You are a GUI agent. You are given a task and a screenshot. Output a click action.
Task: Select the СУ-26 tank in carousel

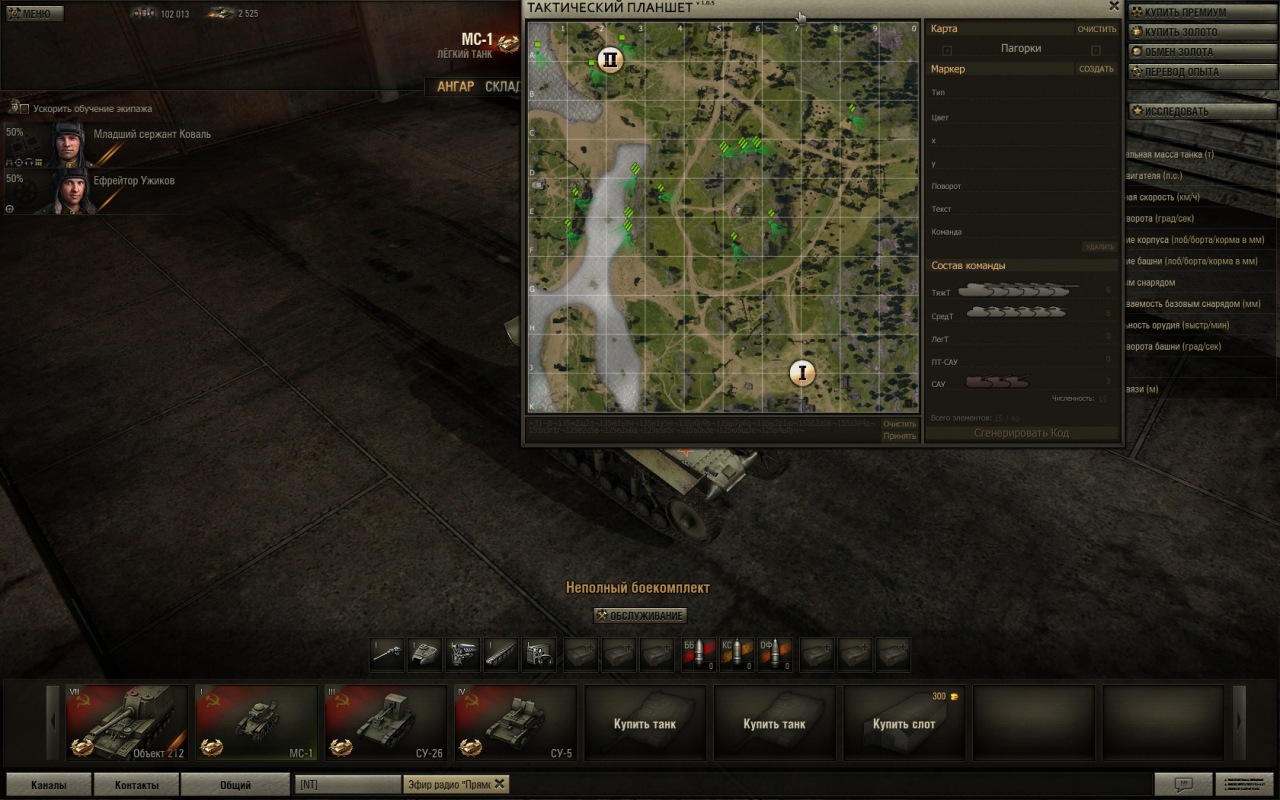coord(385,722)
